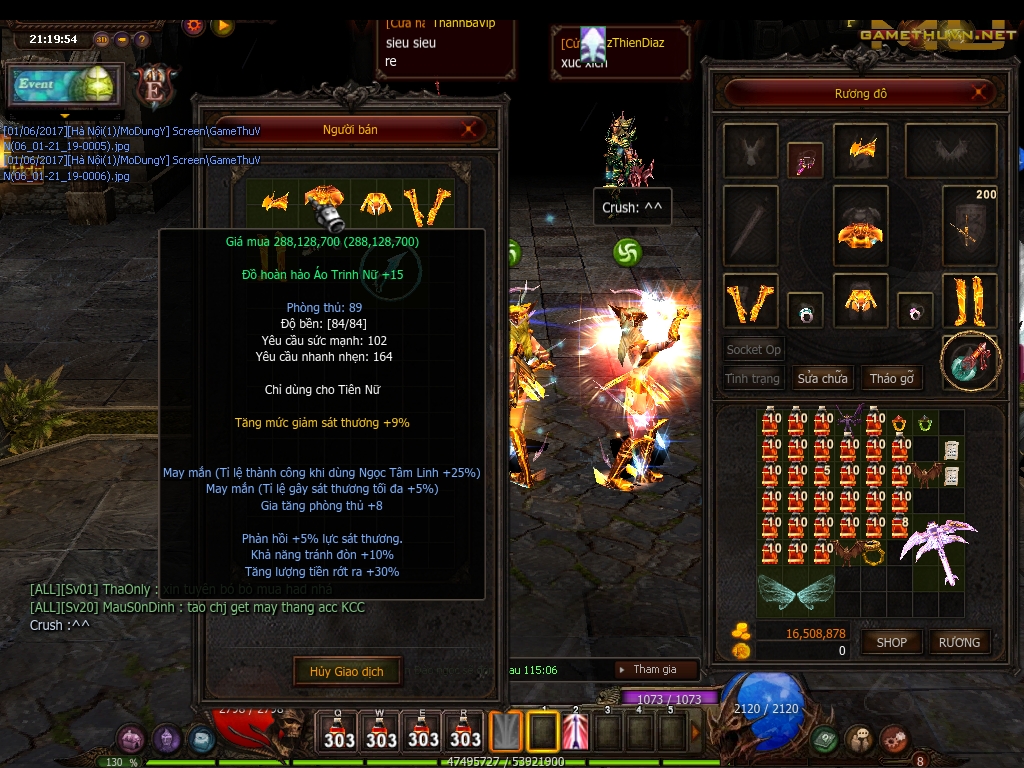Toggle the 3D view button
This screenshot has height=768, width=1024.
click(102, 40)
